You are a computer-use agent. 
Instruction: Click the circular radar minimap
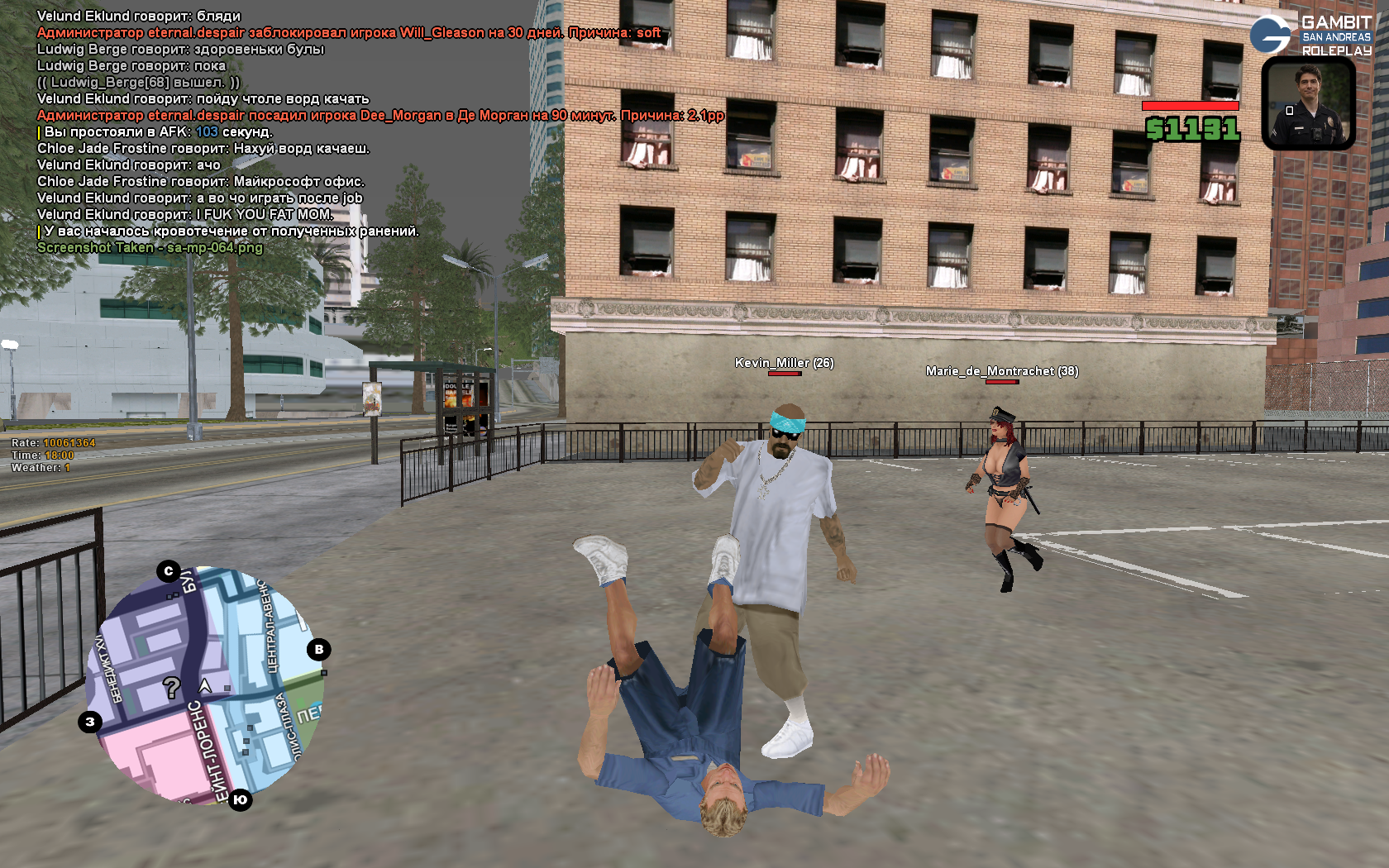(x=204, y=684)
